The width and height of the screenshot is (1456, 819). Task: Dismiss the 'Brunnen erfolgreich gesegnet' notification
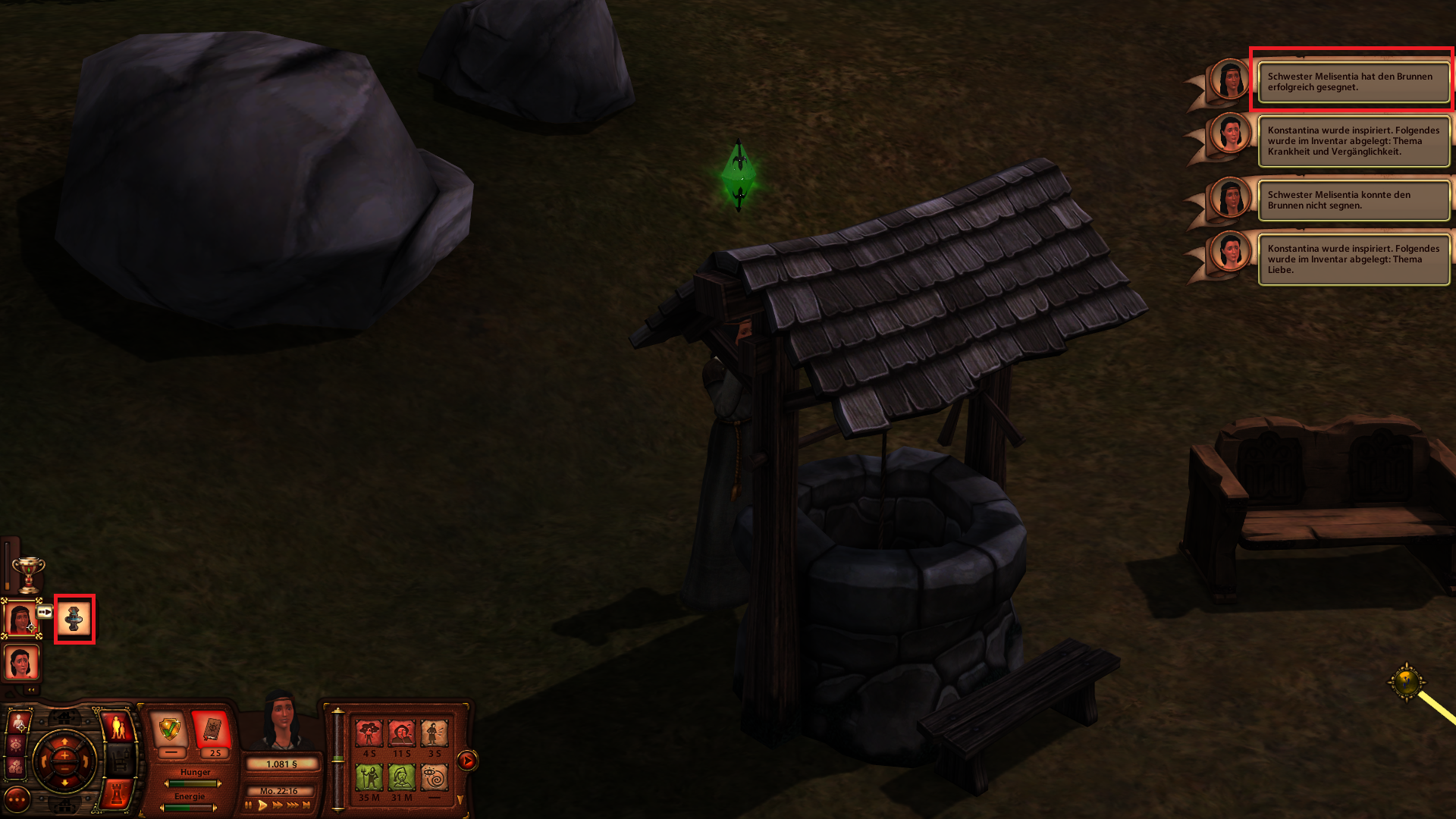click(x=1354, y=82)
